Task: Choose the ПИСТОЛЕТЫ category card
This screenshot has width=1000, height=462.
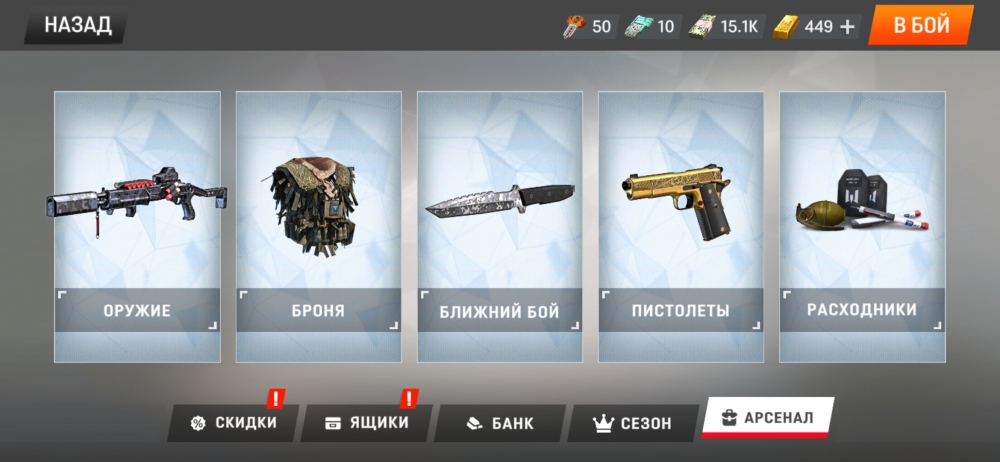Action: (681, 226)
